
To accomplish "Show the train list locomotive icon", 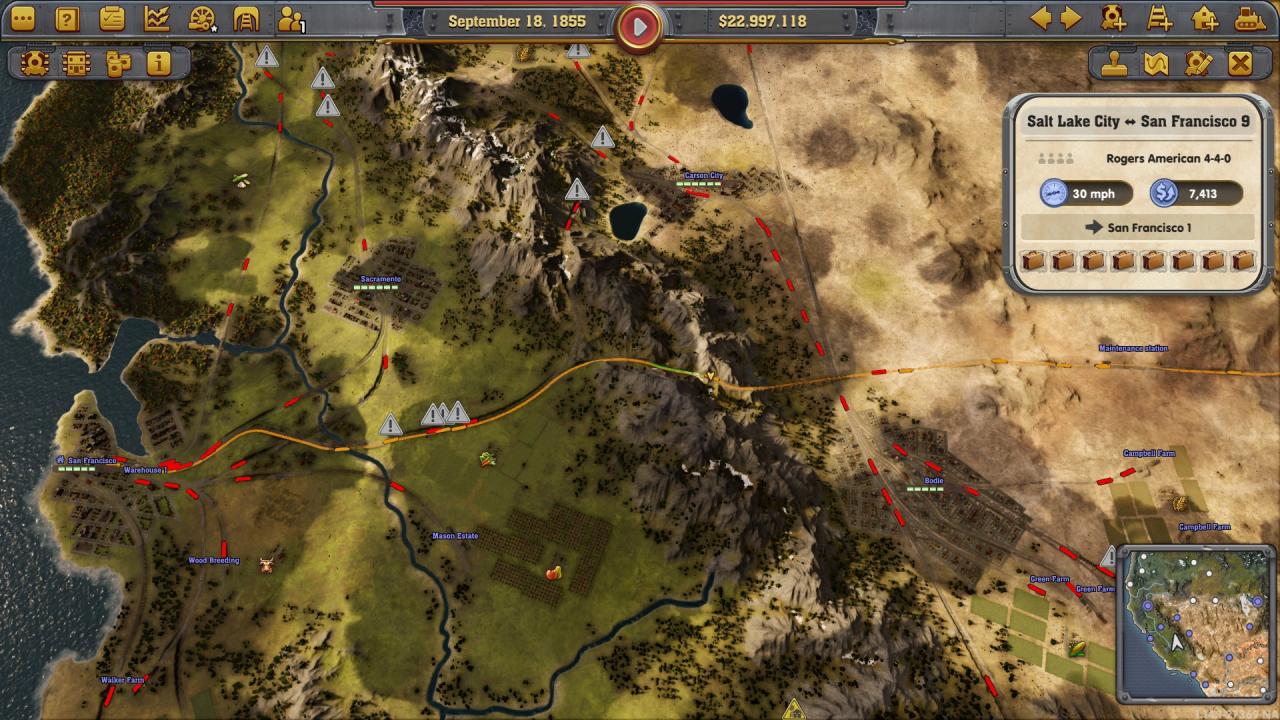I will pos(34,64).
